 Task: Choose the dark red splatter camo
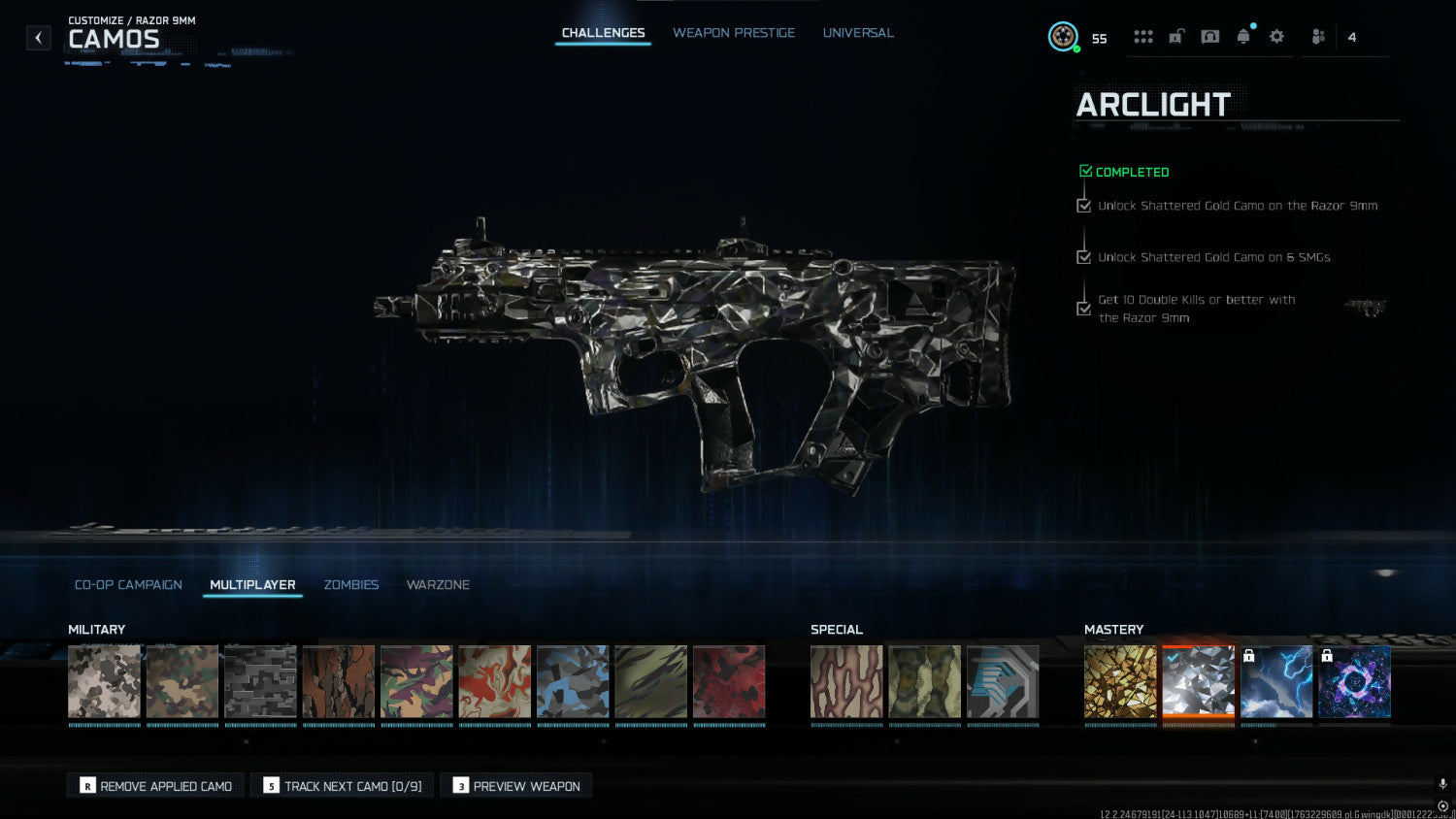point(729,681)
